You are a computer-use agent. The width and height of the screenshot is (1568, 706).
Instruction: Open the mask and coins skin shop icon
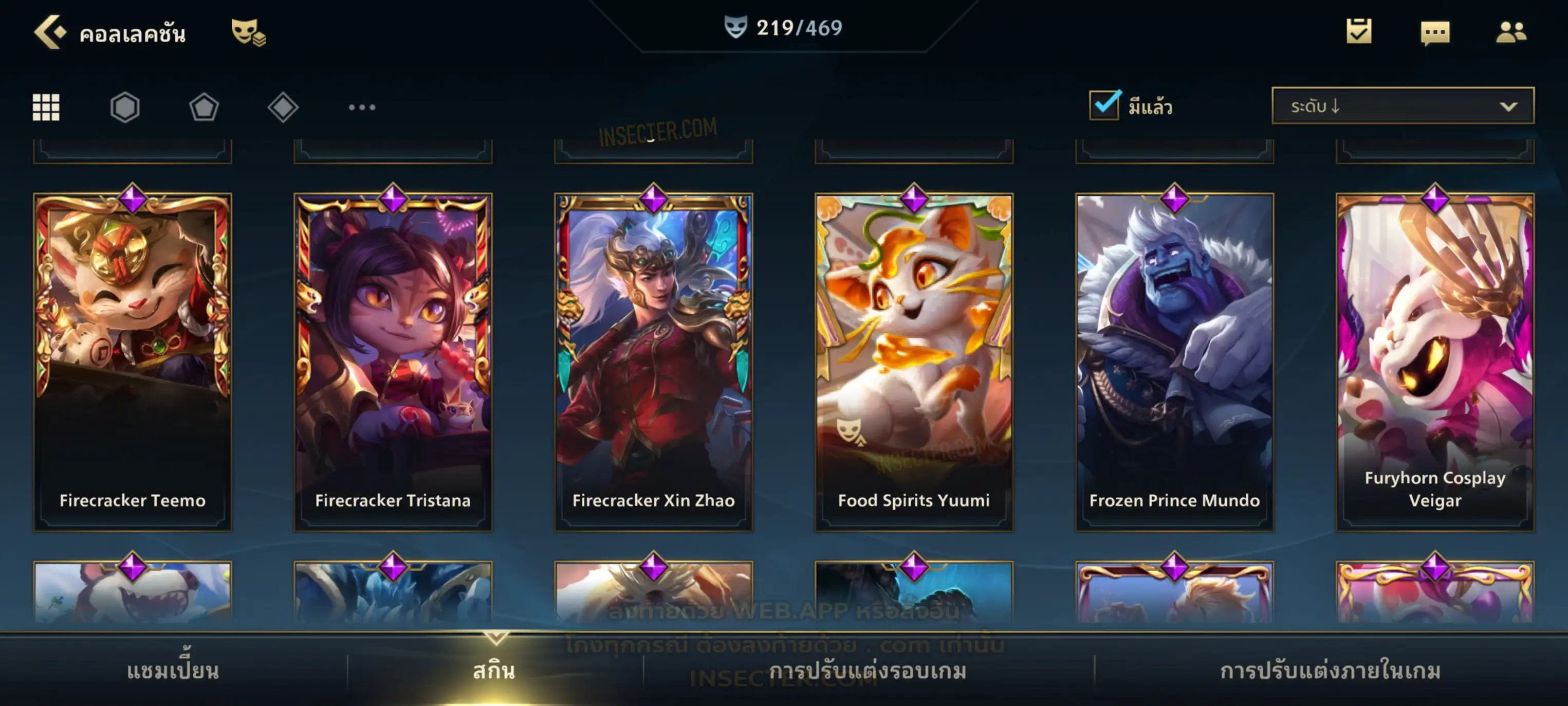[x=248, y=32]
